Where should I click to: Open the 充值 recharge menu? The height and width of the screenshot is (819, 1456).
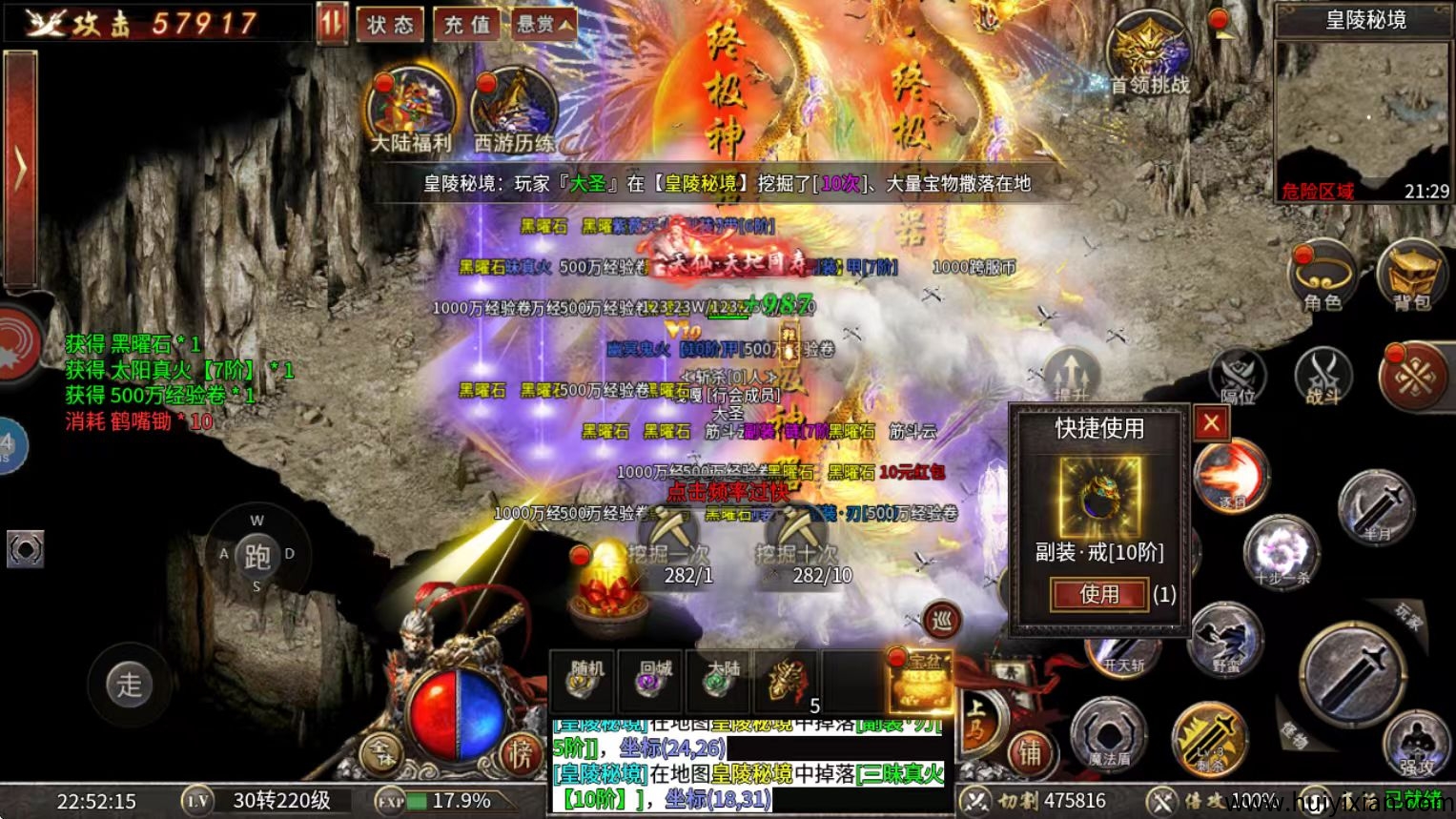(x=468, y=26)
